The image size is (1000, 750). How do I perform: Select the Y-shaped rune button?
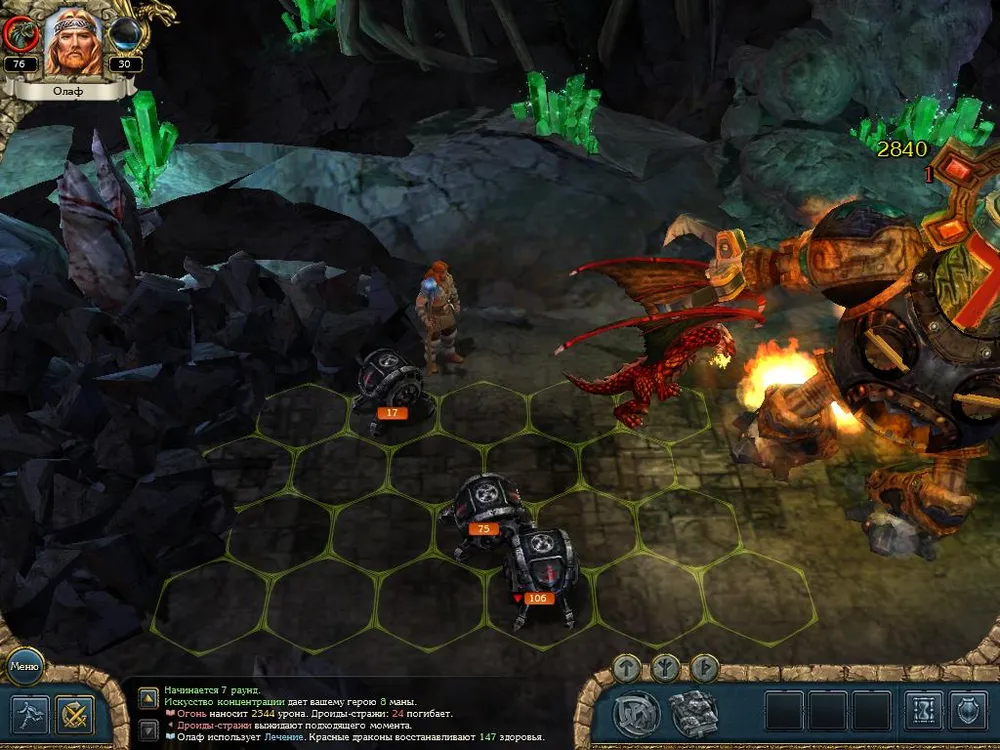(x=666, y=667)
